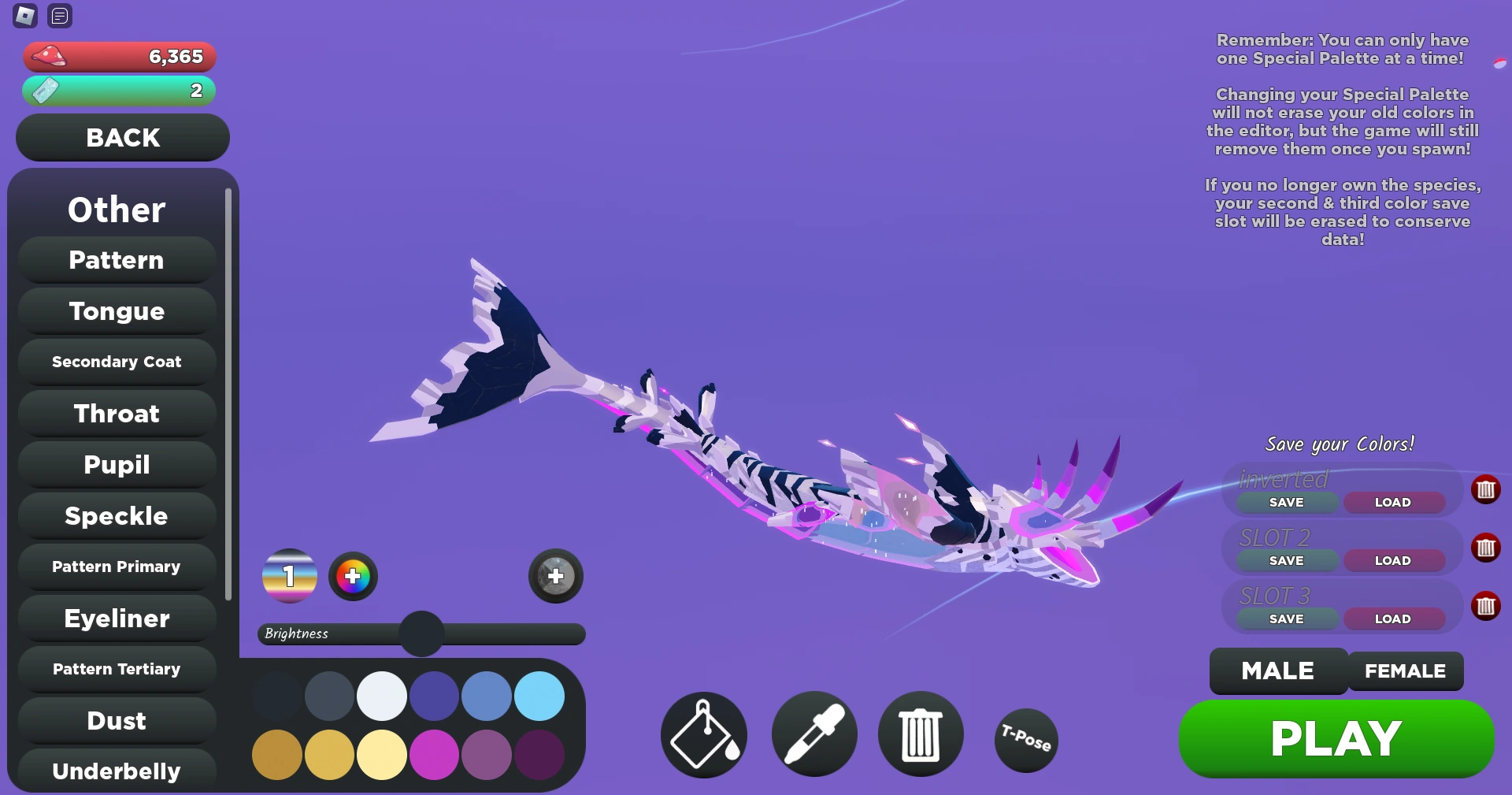Select the paint bucket fill tool
This screenshot has height=795, width=1512.
(702, 734)
